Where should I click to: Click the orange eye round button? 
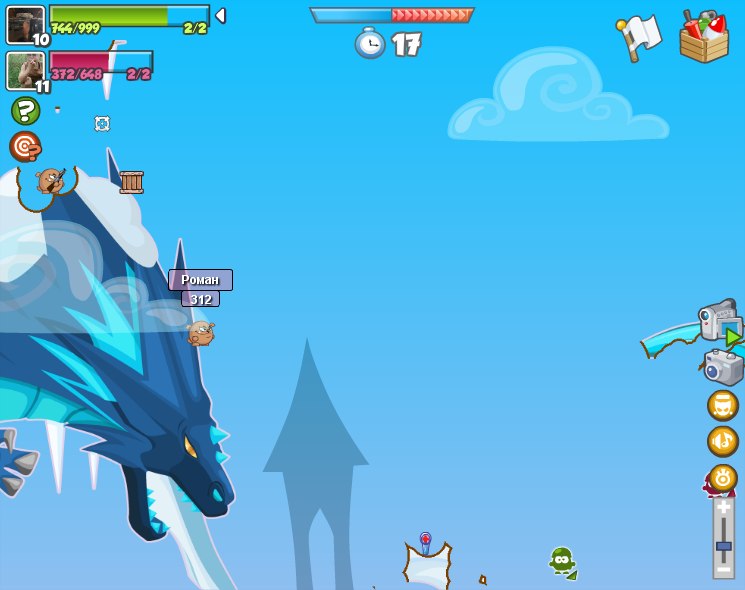pos(723,478)
